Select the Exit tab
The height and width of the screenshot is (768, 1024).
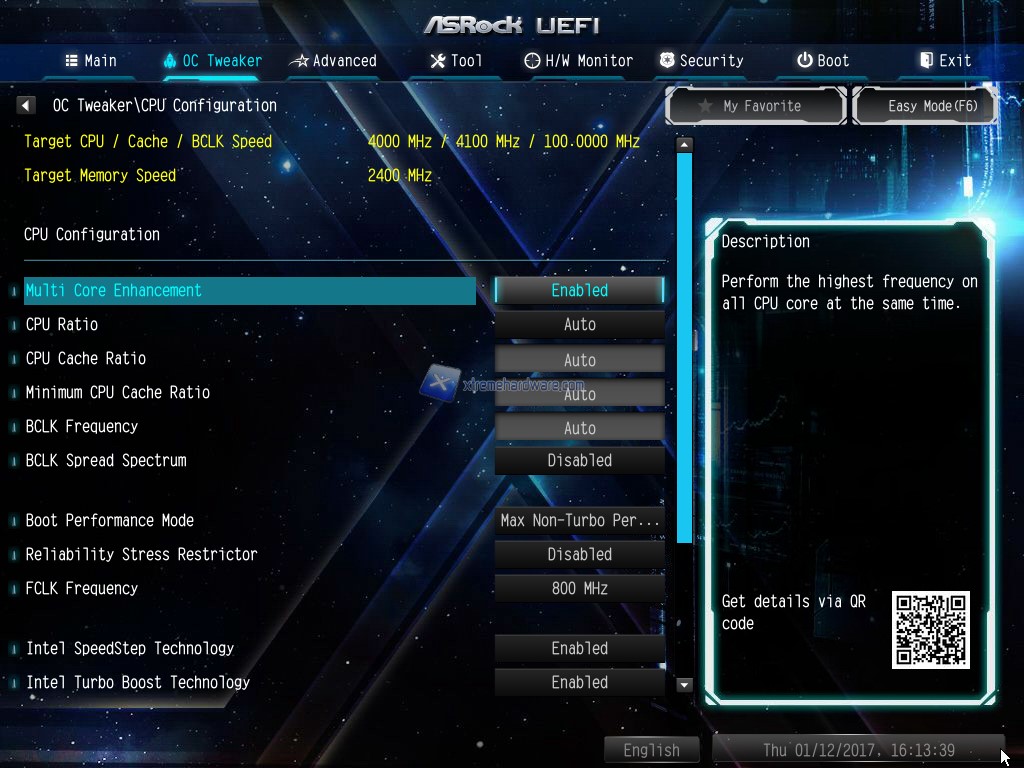pos(945,61)
